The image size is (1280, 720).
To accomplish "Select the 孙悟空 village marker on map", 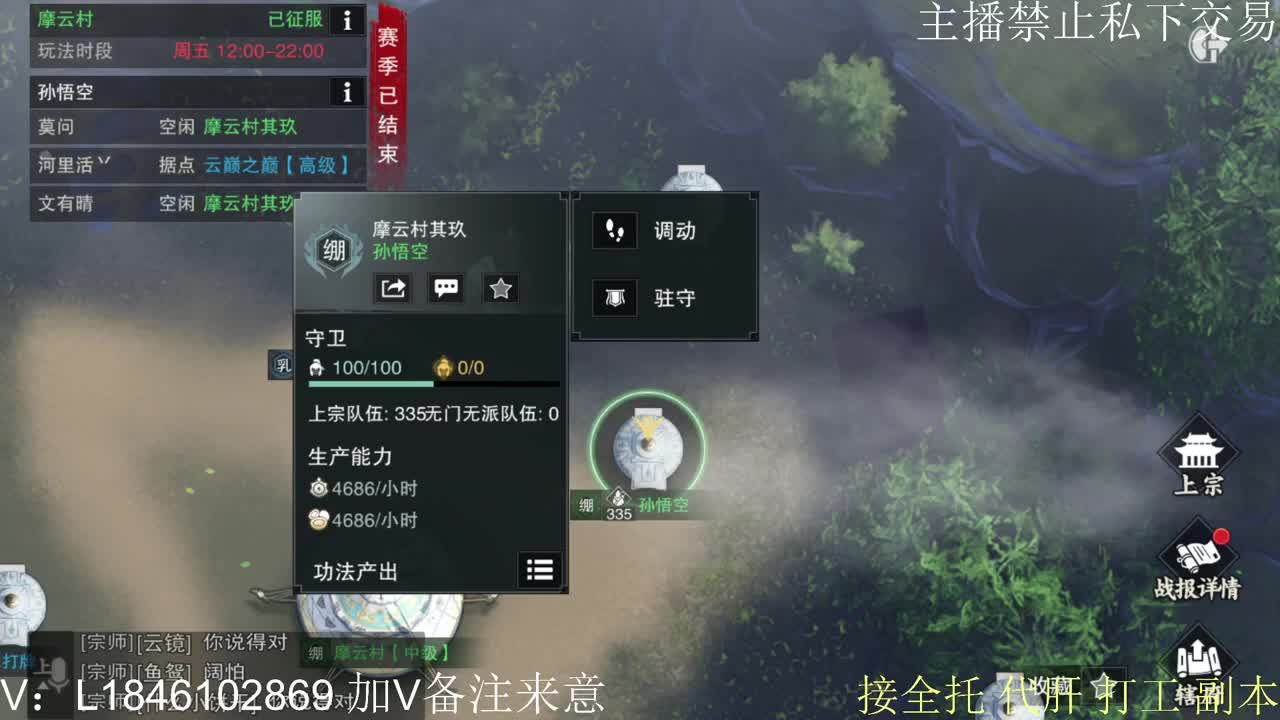I will 648,447.
